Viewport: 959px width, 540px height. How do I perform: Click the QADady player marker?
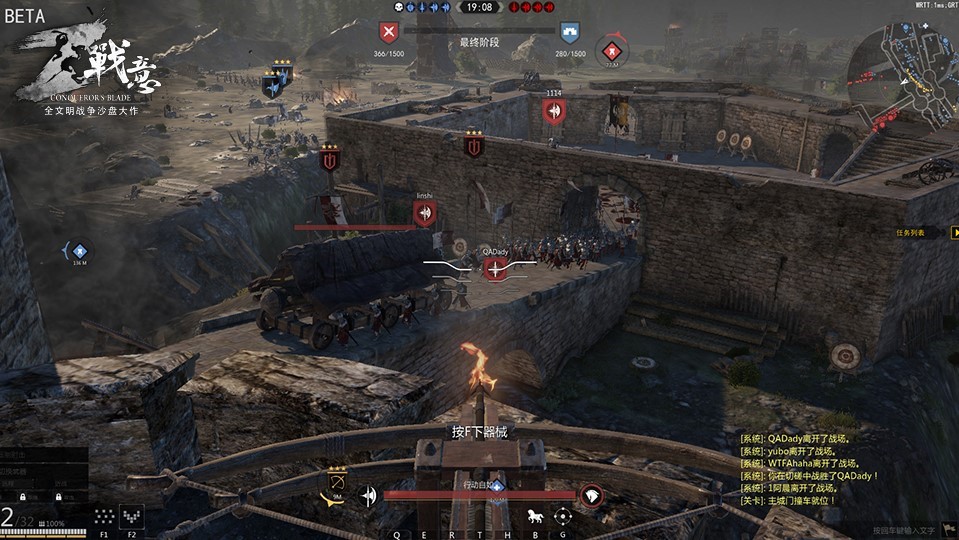(495, 267)
